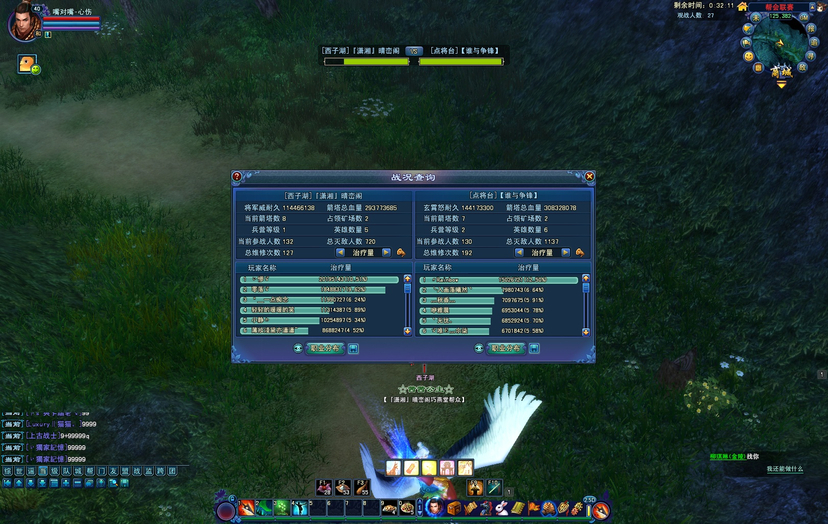Click the refresh arrow beside left 治疗量
This screenshot has width=828, height=524.
click(401, 253)
